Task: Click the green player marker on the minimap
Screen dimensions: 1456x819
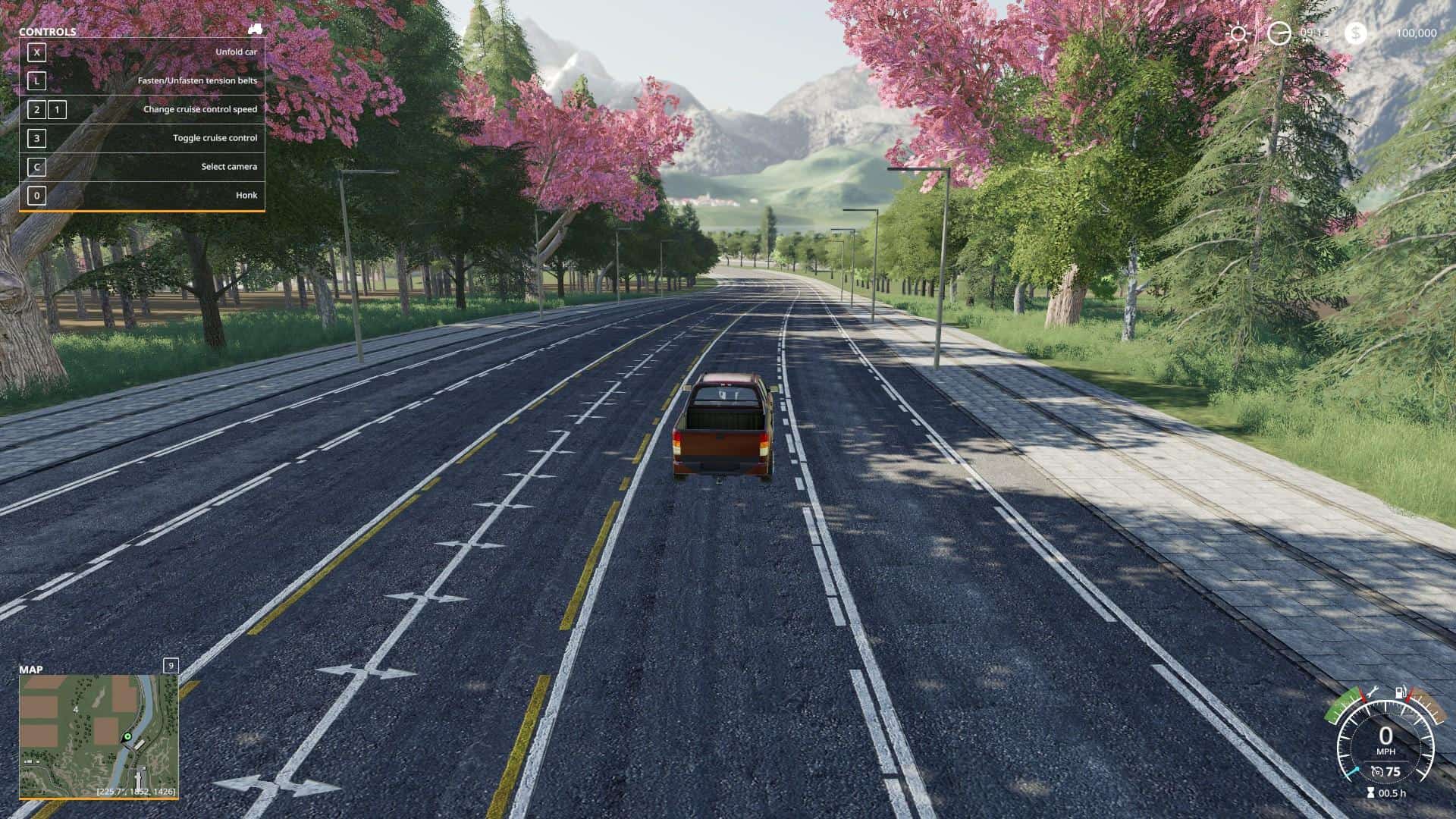Action: pyautogui.click(x=127, y=736)
